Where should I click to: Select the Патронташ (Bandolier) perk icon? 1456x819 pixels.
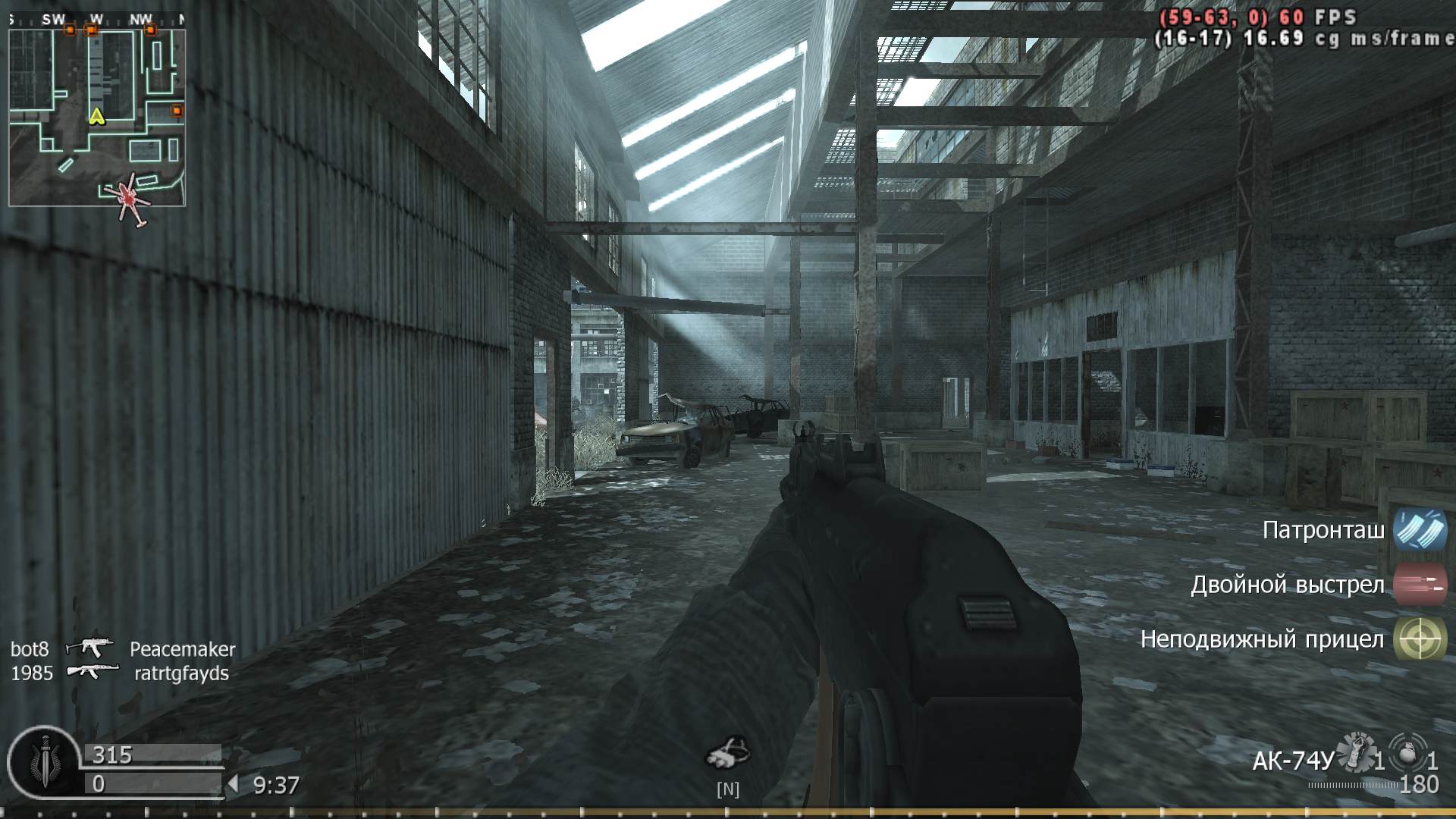1421,532
